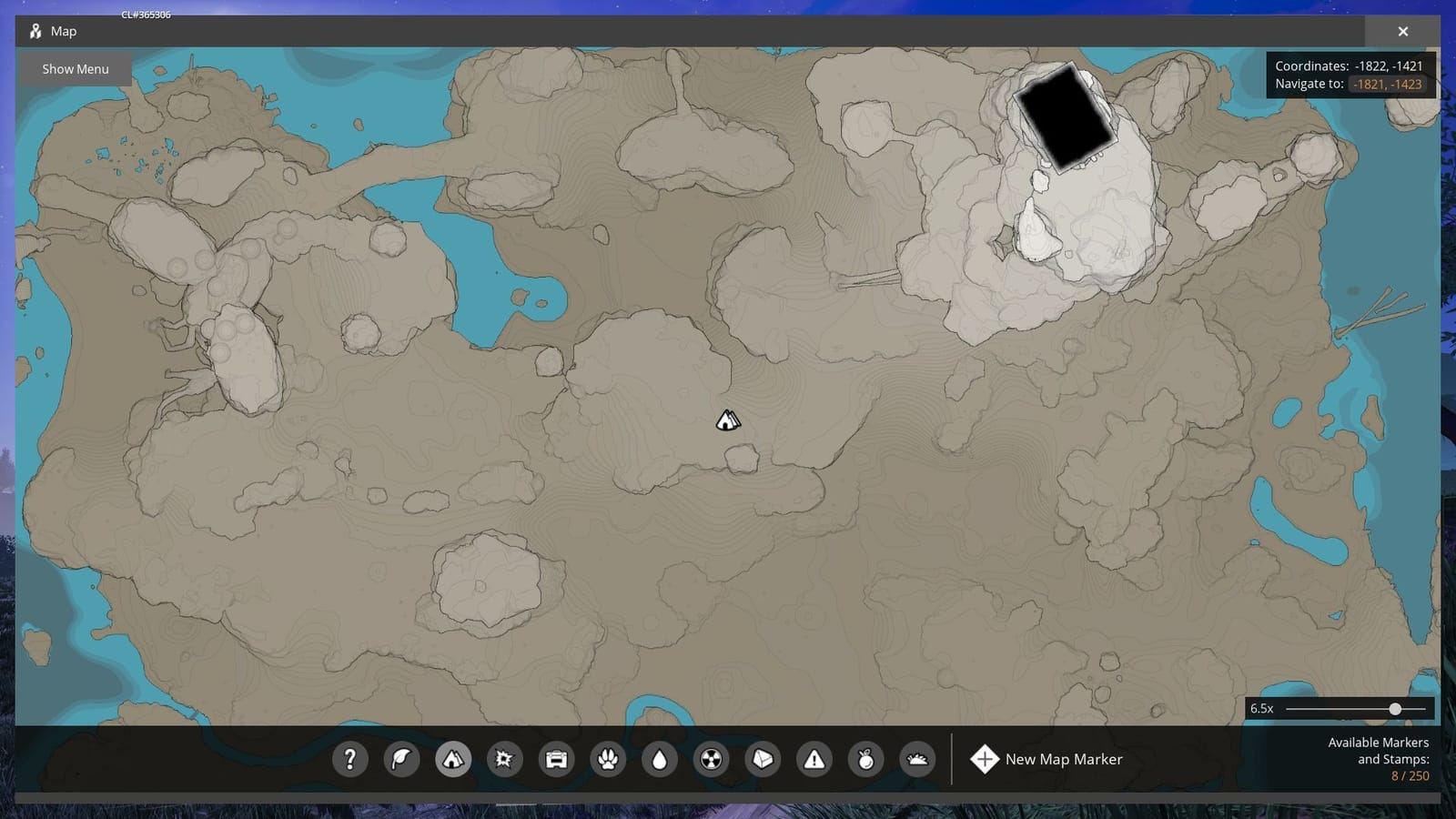Click the cave entrance filter icon

coord(917,759)
